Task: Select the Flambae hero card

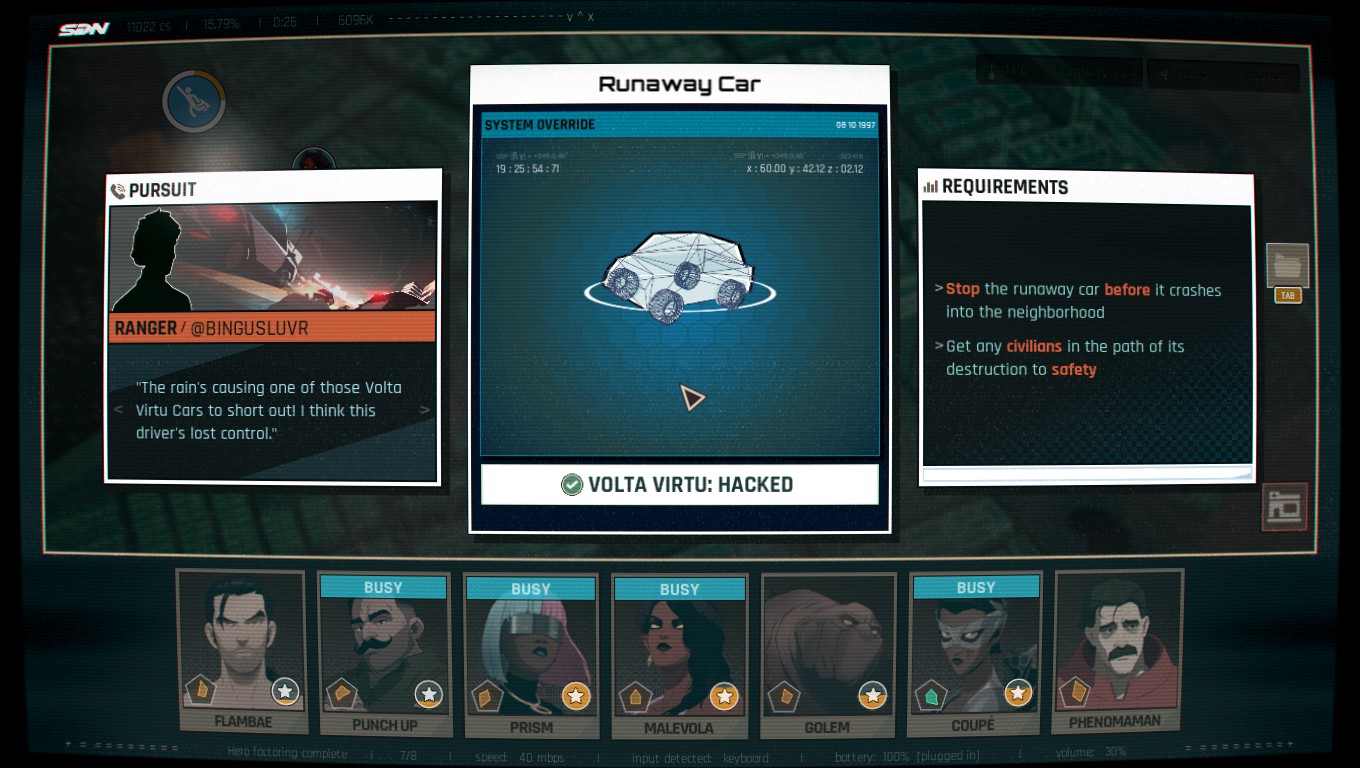Action: pos(241,650)
